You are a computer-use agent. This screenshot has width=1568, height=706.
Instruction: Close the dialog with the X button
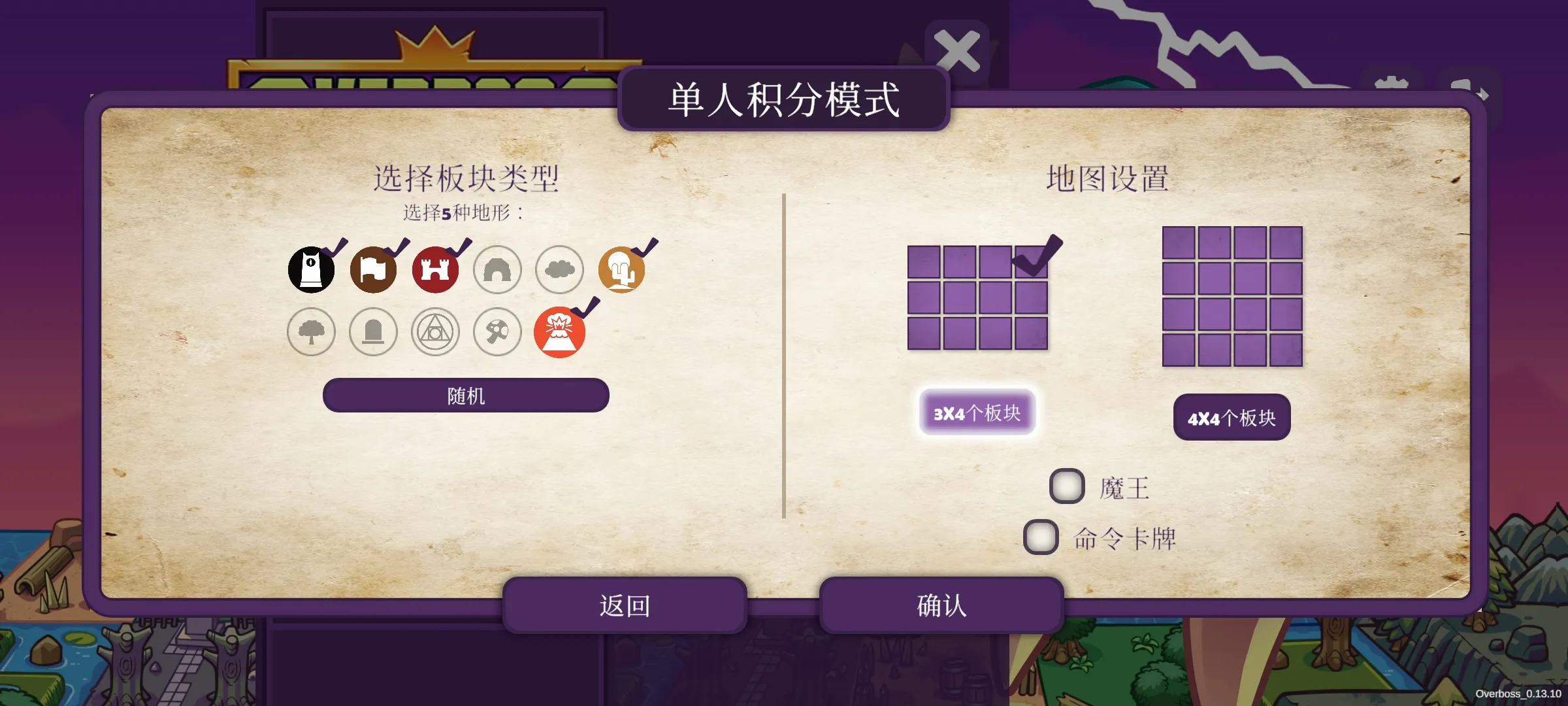tap(957, 51)
